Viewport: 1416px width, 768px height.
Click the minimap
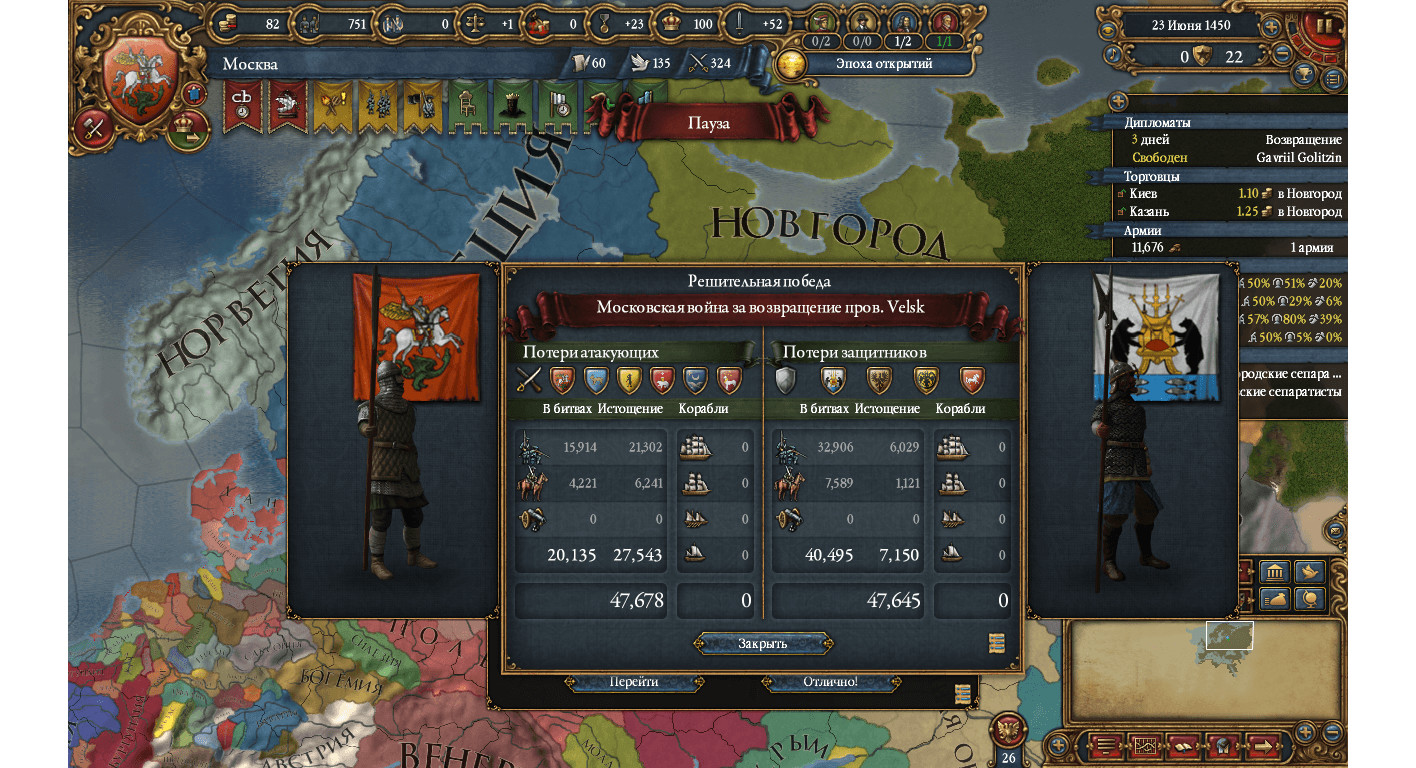(1205, 670)
